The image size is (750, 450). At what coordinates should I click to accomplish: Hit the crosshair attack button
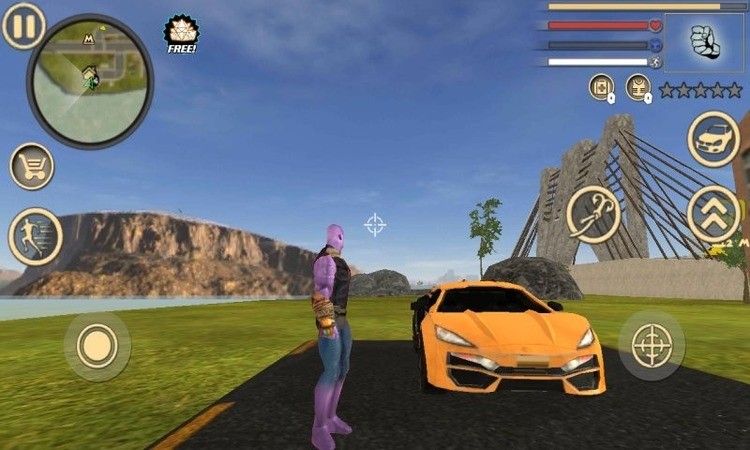651,345
